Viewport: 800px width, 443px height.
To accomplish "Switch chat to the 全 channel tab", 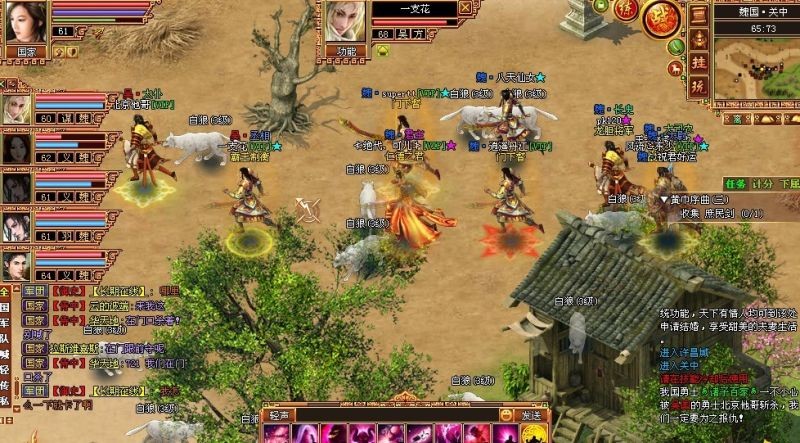I will (x=5, y=292).
